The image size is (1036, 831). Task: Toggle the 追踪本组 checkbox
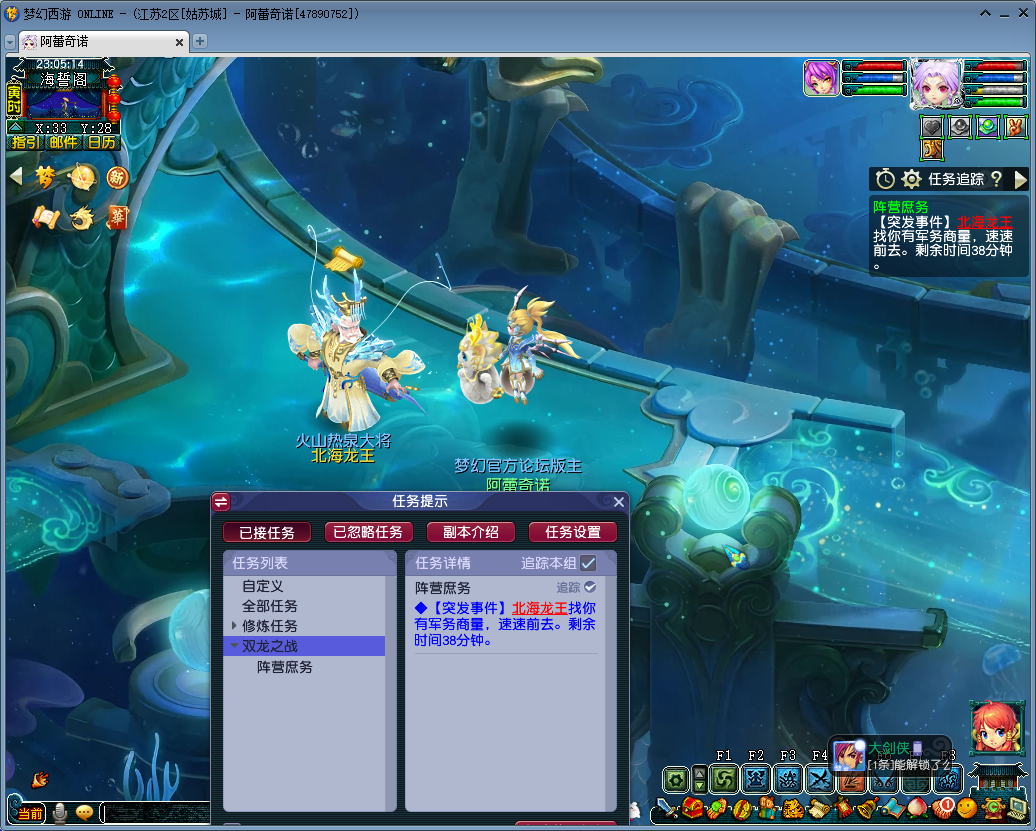click(588, 563)
